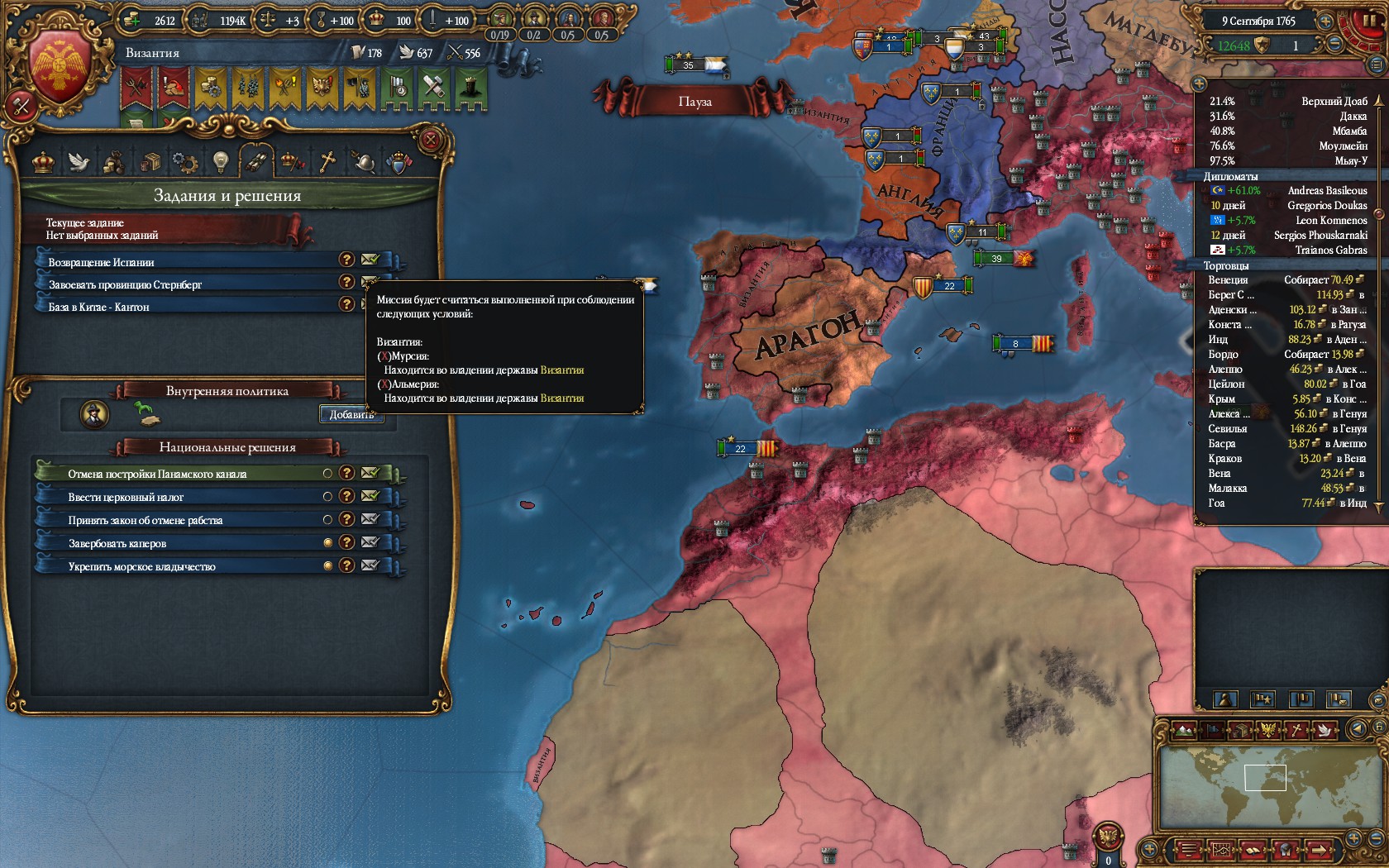Enact the Отмена постройки Панамского канала decision
1389x868 pixels.
tap(370, 473)
